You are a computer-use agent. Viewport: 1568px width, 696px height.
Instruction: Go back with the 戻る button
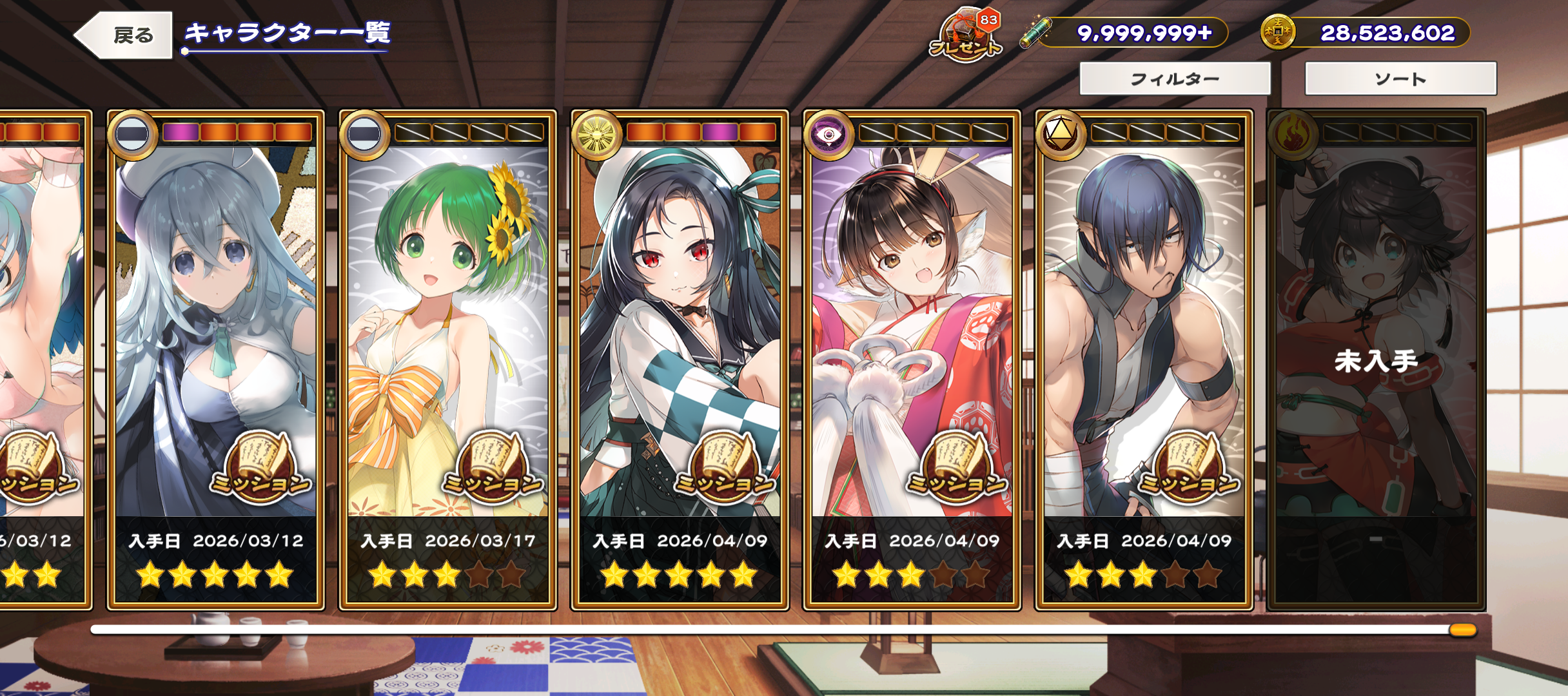click(125, 35)
